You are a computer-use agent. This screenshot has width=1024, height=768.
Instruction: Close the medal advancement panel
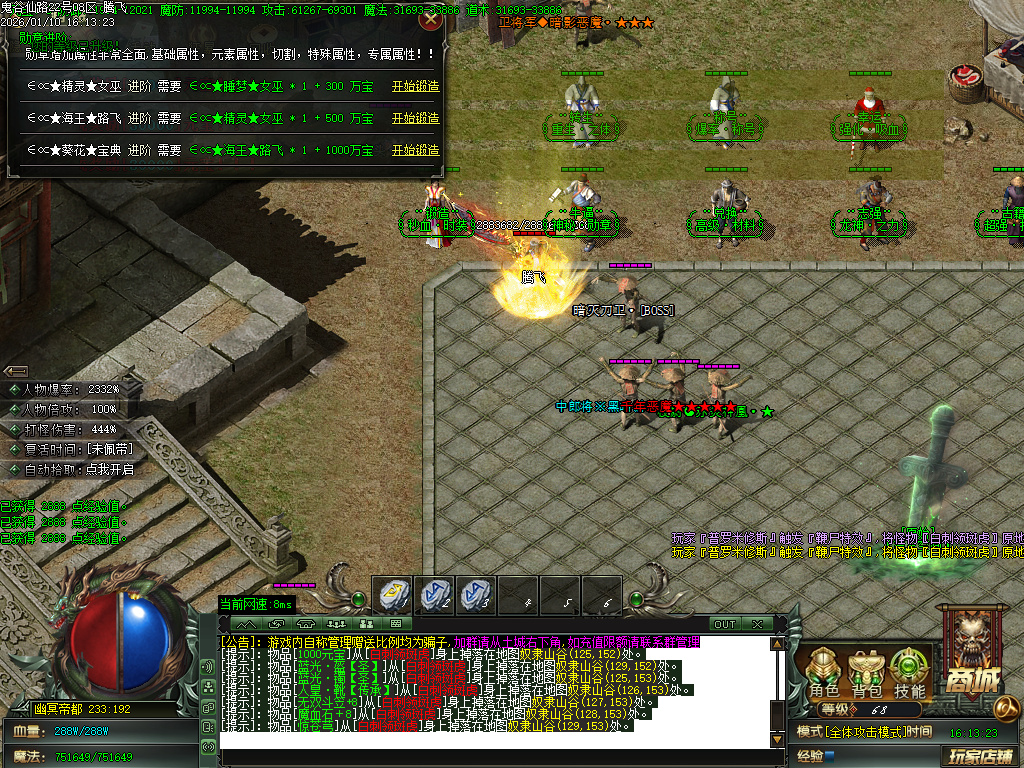pyautogui.click(x=431, y=19)
